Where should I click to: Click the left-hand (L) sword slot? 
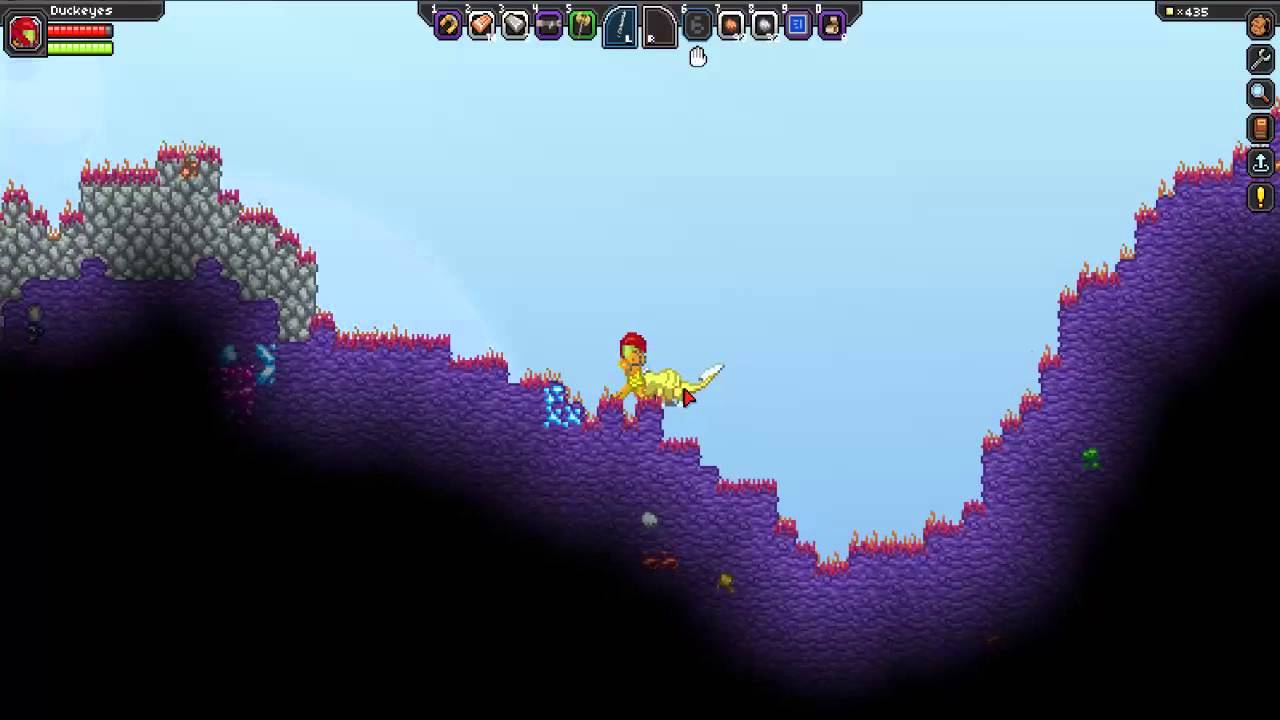point(621,27)
